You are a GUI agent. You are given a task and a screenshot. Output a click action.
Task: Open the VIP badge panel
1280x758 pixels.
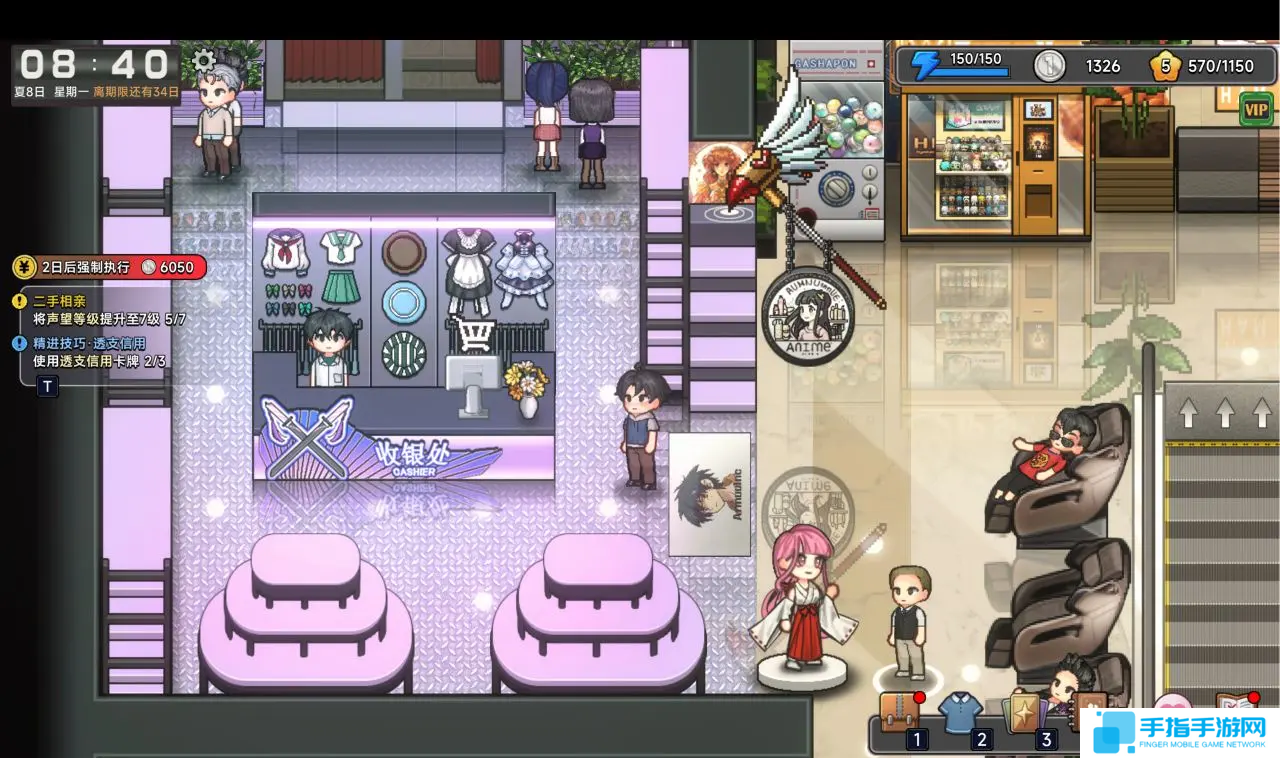1256,109
